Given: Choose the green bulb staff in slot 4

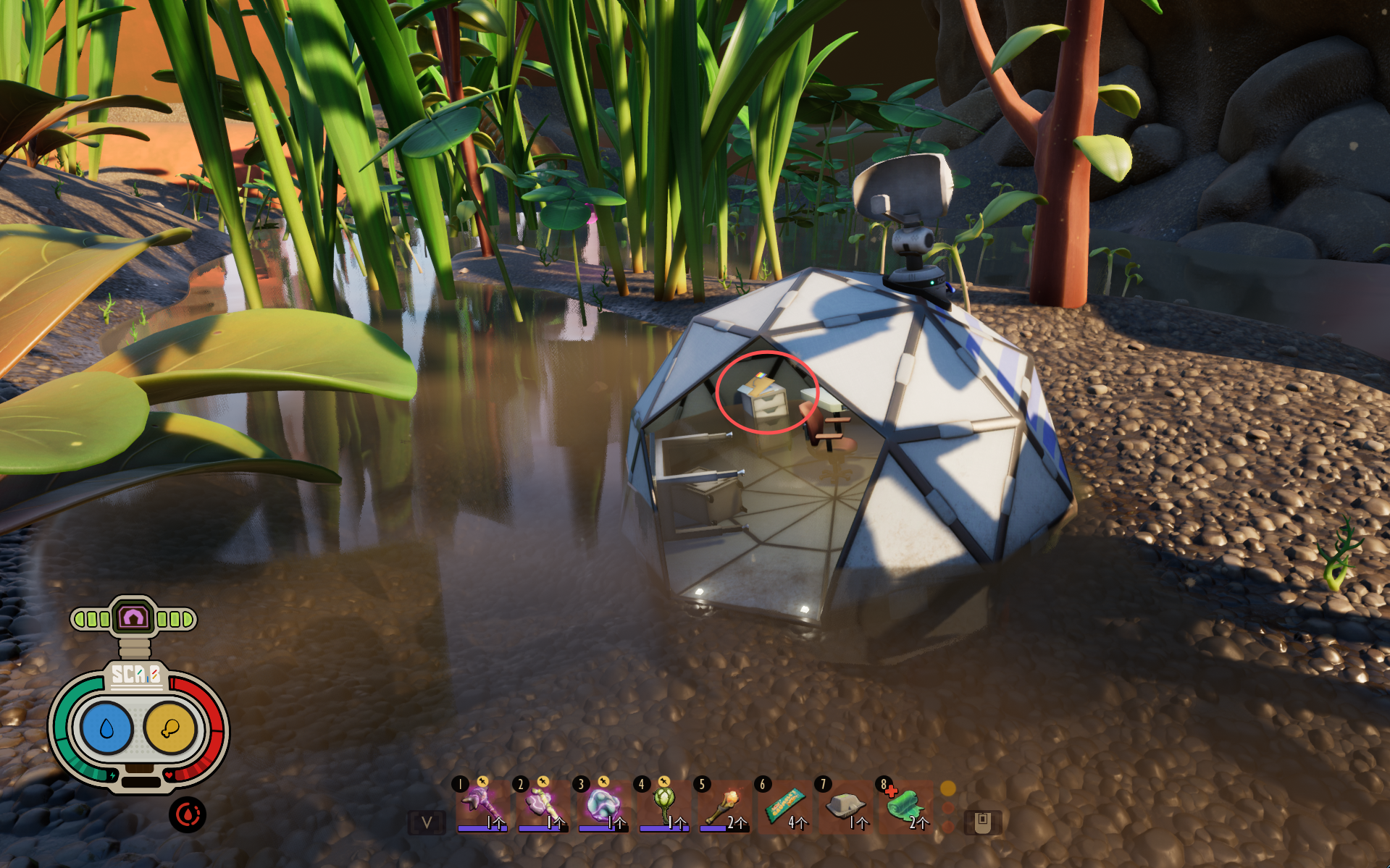Looking at the screenshot, I should [663, 806].
